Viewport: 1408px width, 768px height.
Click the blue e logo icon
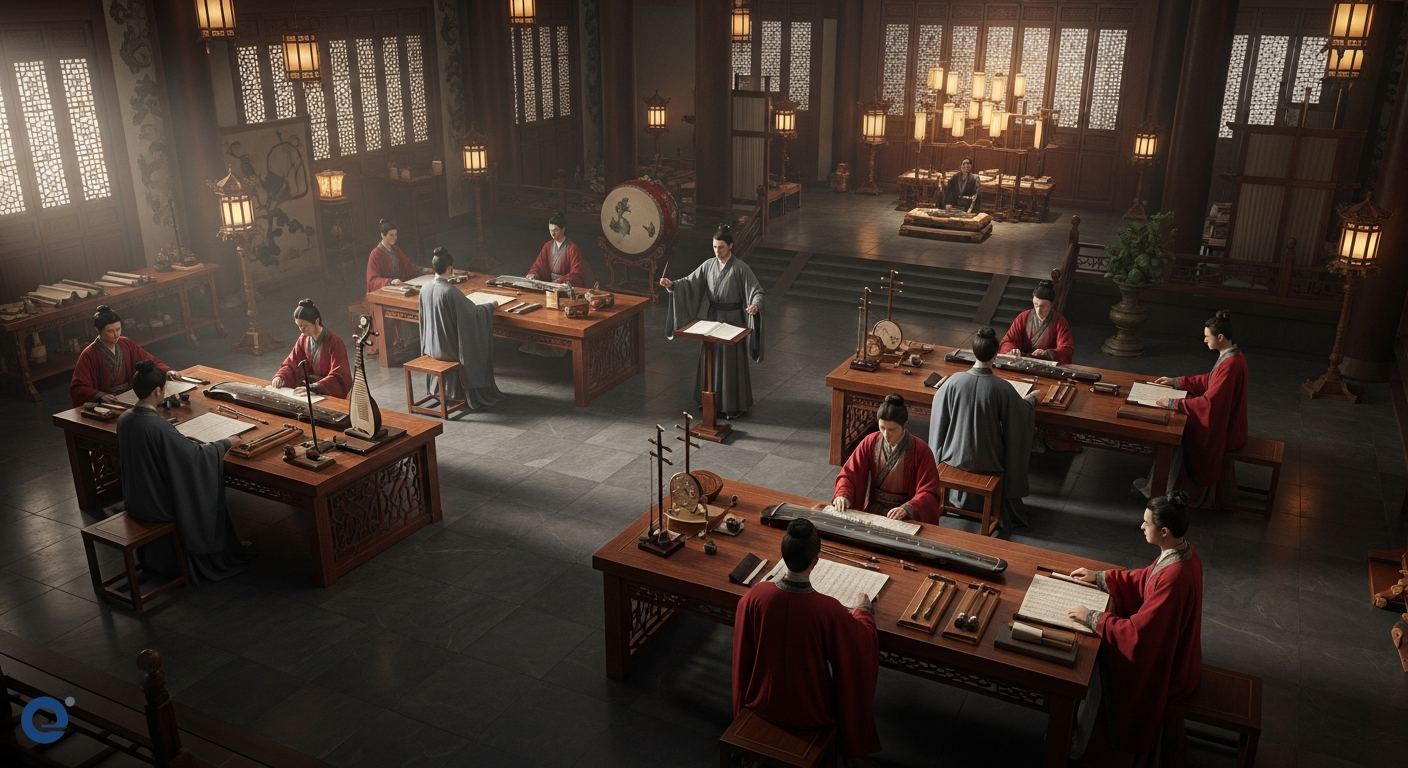[x=46, y=719]
